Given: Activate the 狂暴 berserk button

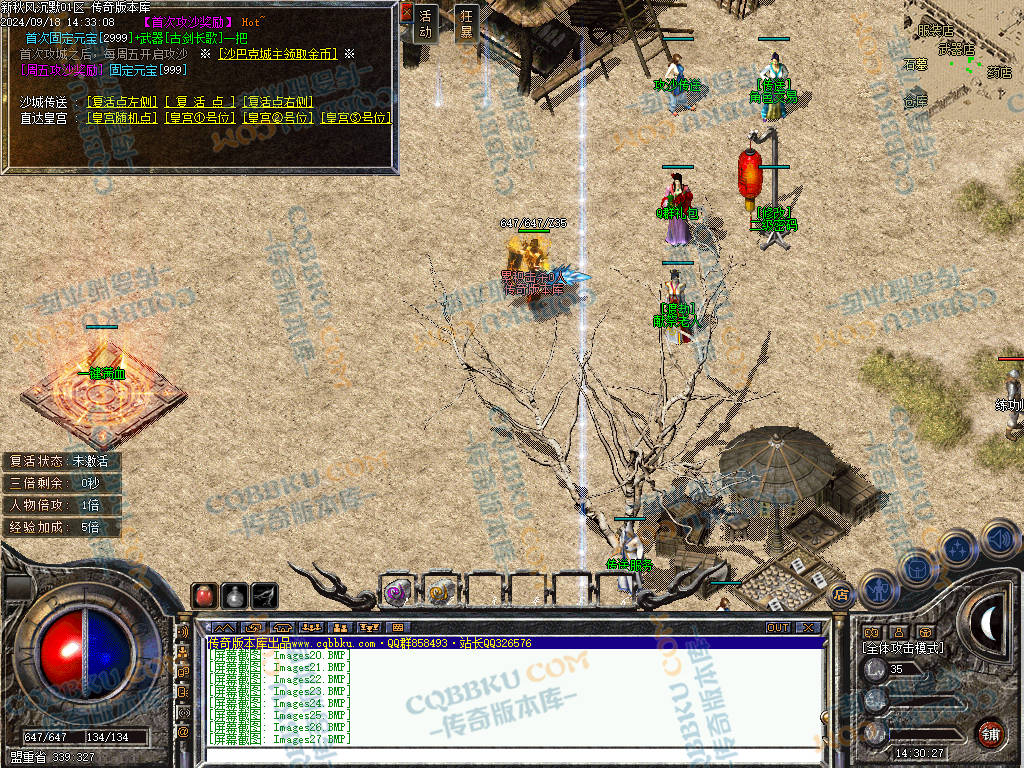Looking at the screenshot, I should pyautogui.click(x=465, y=23).
